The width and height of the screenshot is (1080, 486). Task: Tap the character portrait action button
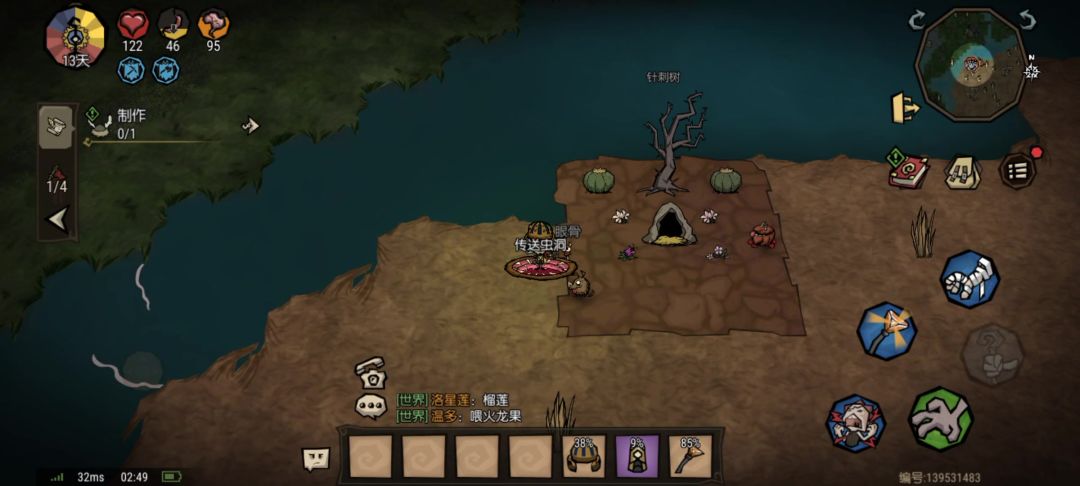coord(855,423)
